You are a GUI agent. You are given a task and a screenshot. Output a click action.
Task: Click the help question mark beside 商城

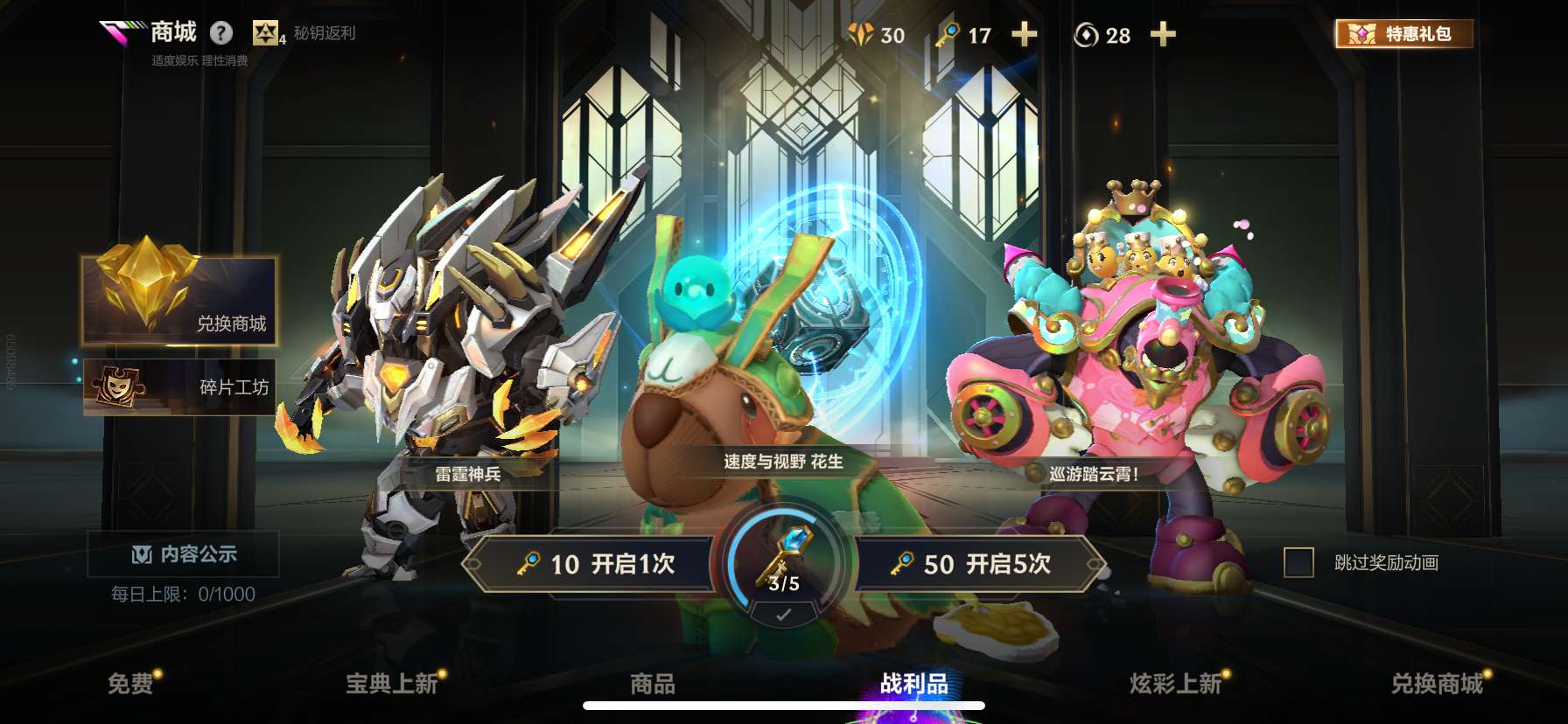tap(221, 31)
